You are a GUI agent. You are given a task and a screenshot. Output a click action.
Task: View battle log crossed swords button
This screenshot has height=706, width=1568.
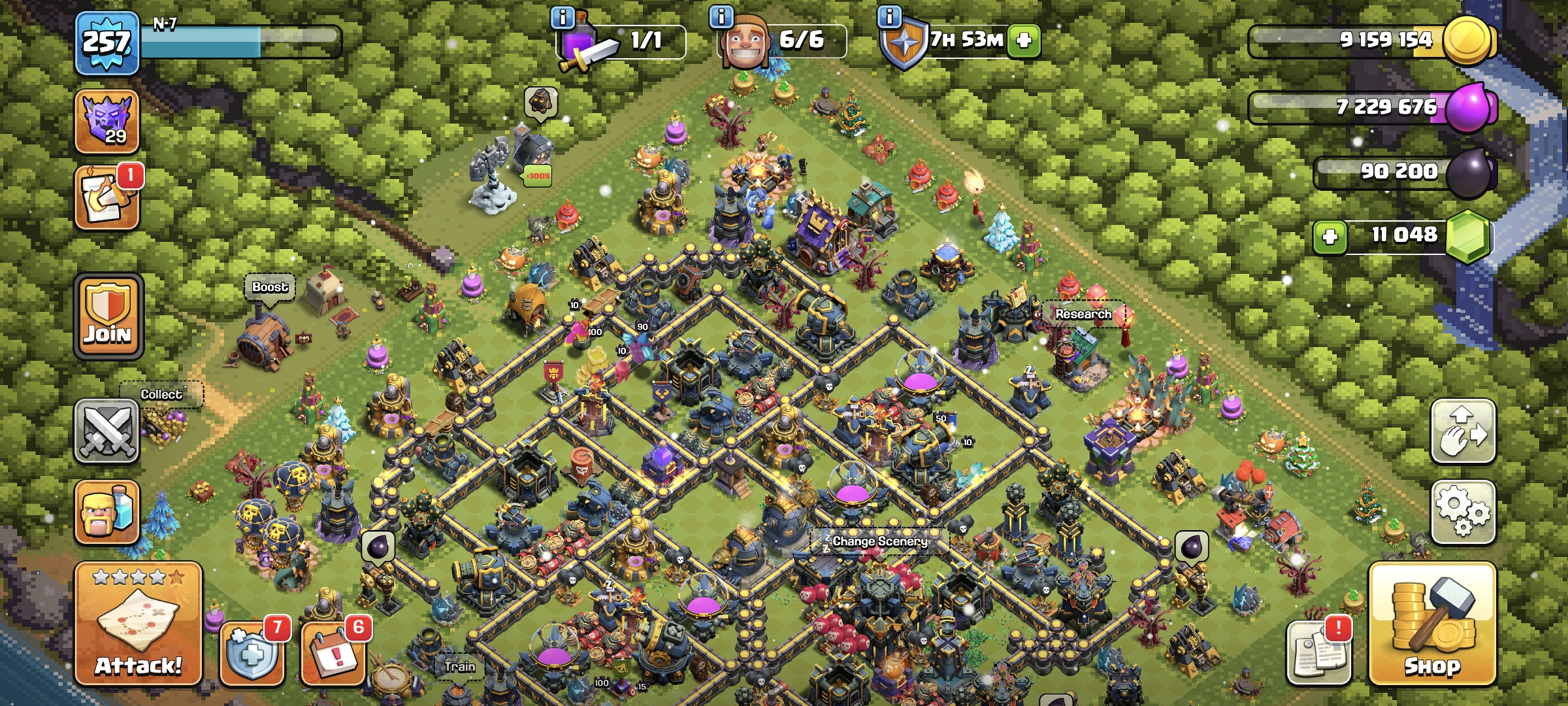point(107,431)
